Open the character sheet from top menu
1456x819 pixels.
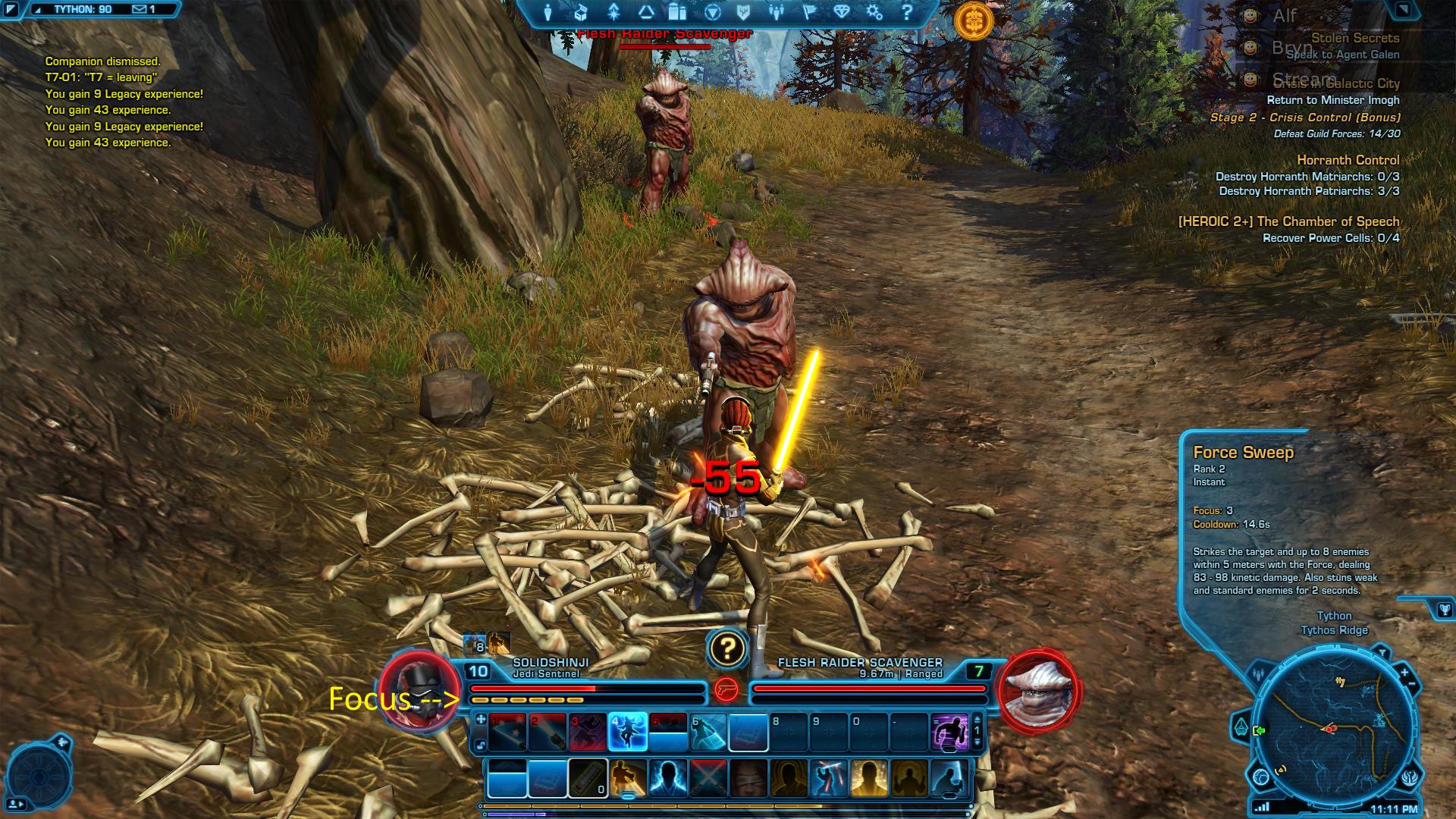coord(548,13)
